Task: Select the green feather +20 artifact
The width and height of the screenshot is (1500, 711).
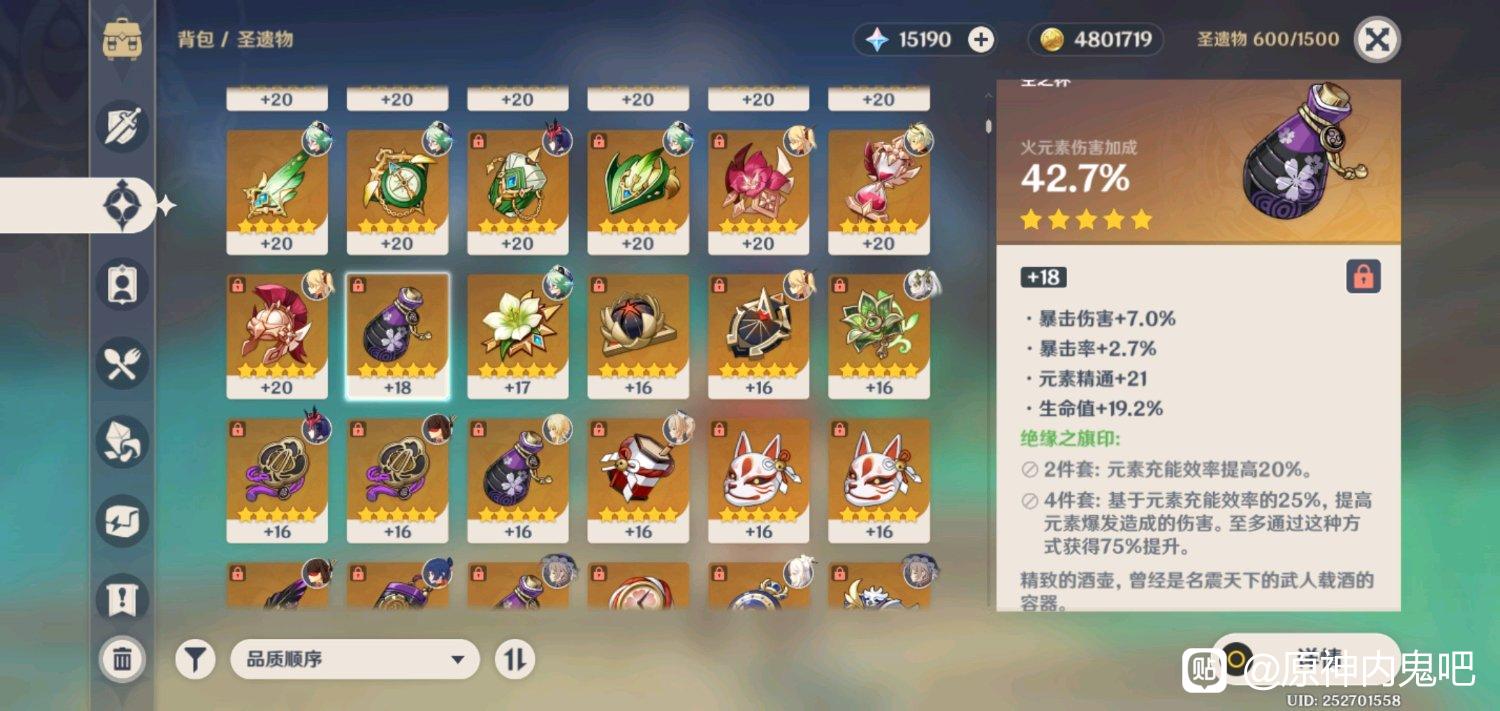Action: (x=277, y=192)
